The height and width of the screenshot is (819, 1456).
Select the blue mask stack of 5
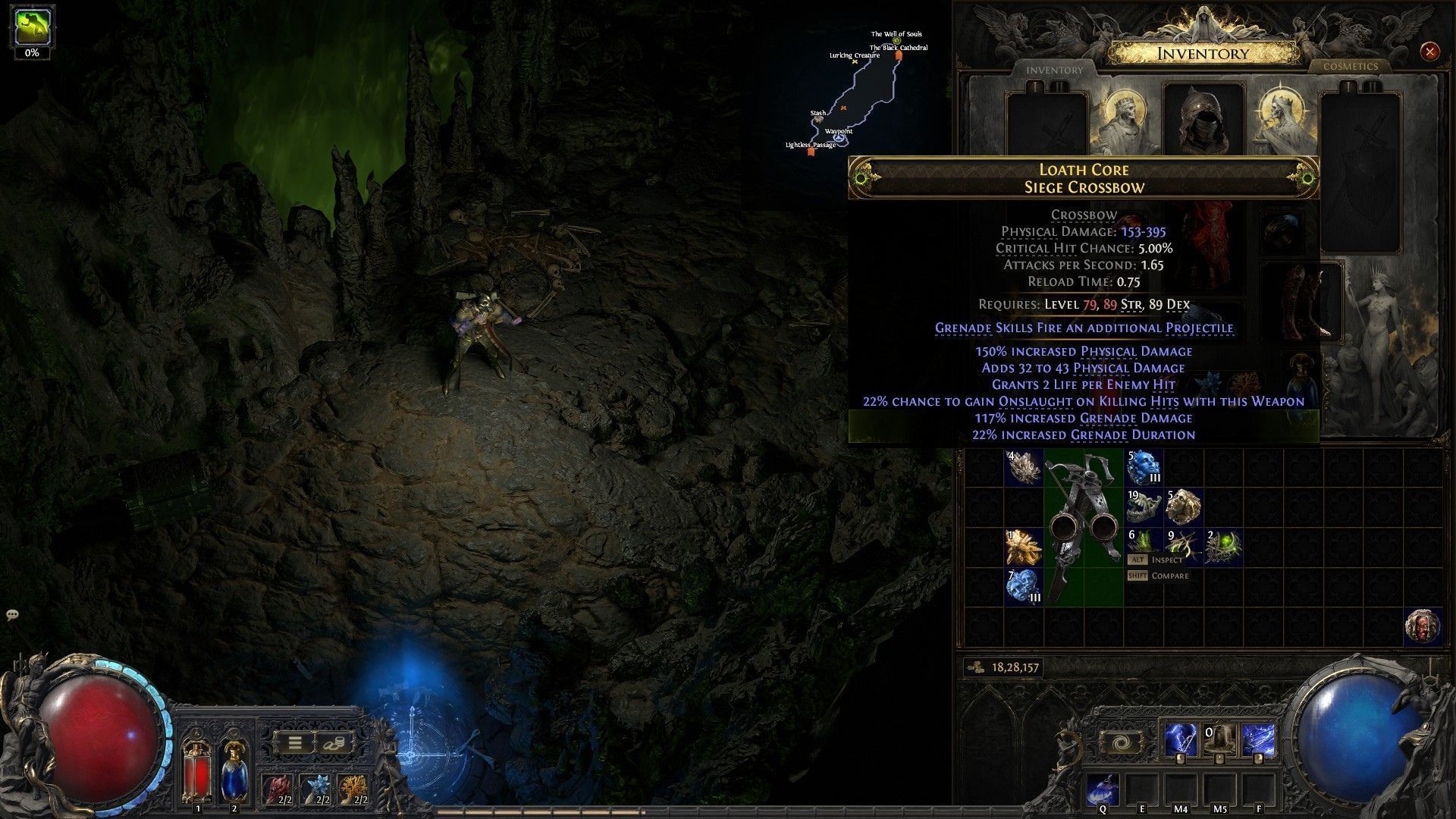(x=1143, y=468)
